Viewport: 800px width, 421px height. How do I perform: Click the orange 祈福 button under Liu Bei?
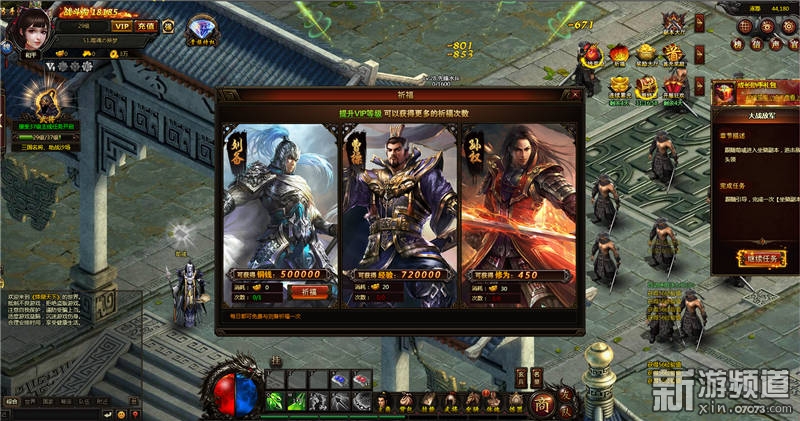pos(308,291)
